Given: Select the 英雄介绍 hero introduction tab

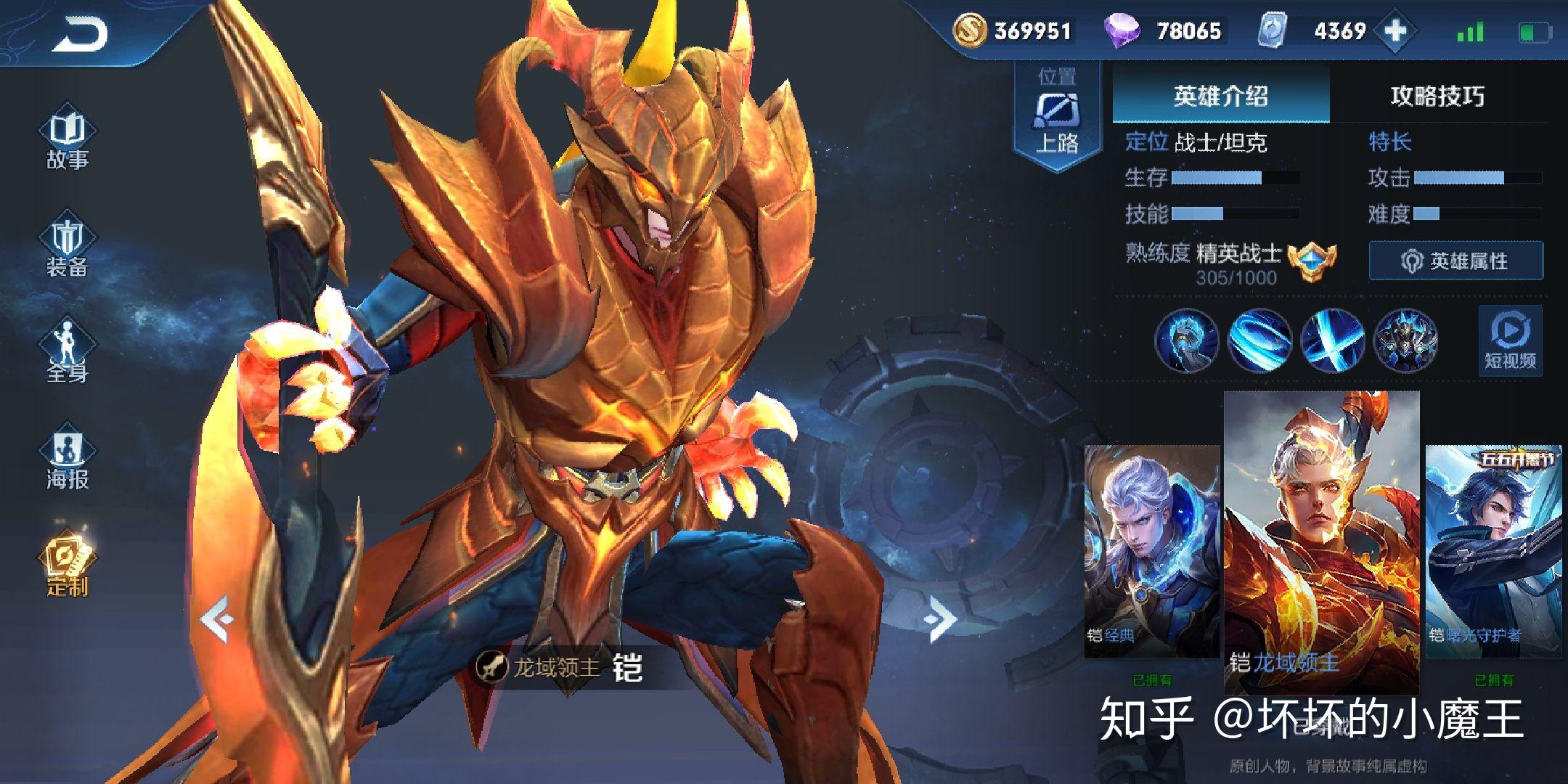Looking at the screenshot, I should pos(1221,97).
